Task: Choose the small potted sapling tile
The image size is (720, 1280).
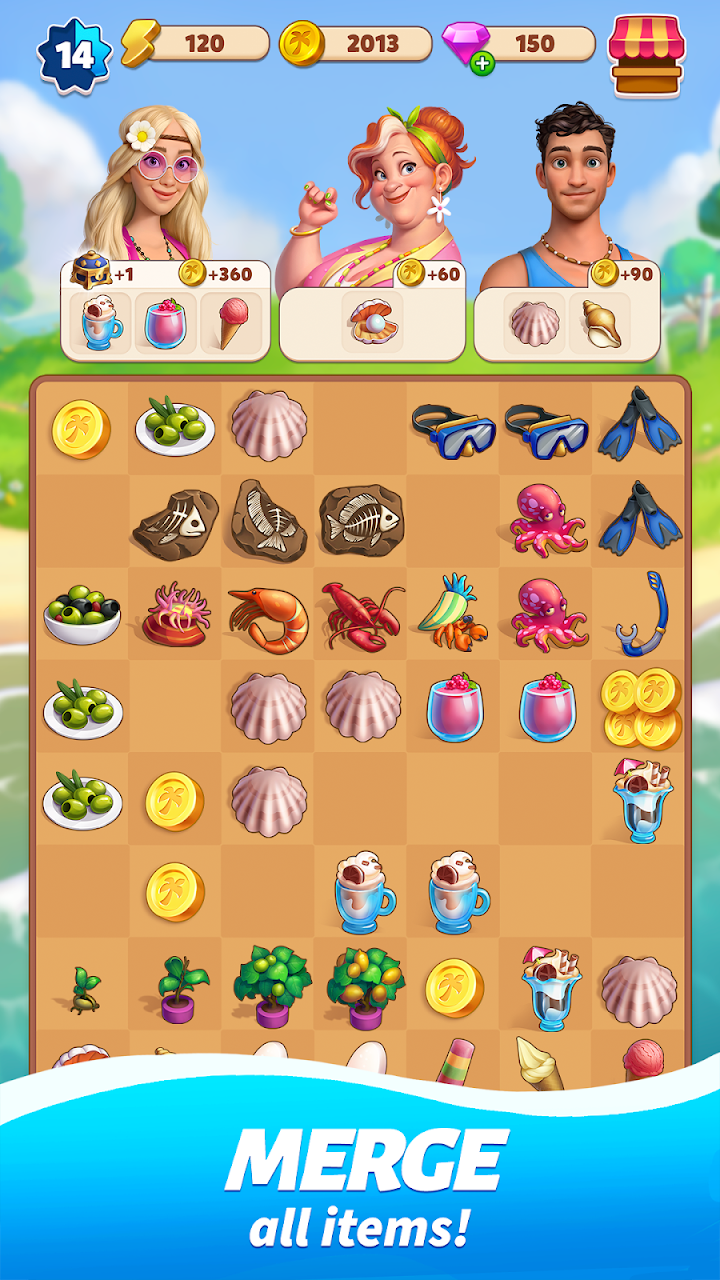Action: [x=178, y=987]
